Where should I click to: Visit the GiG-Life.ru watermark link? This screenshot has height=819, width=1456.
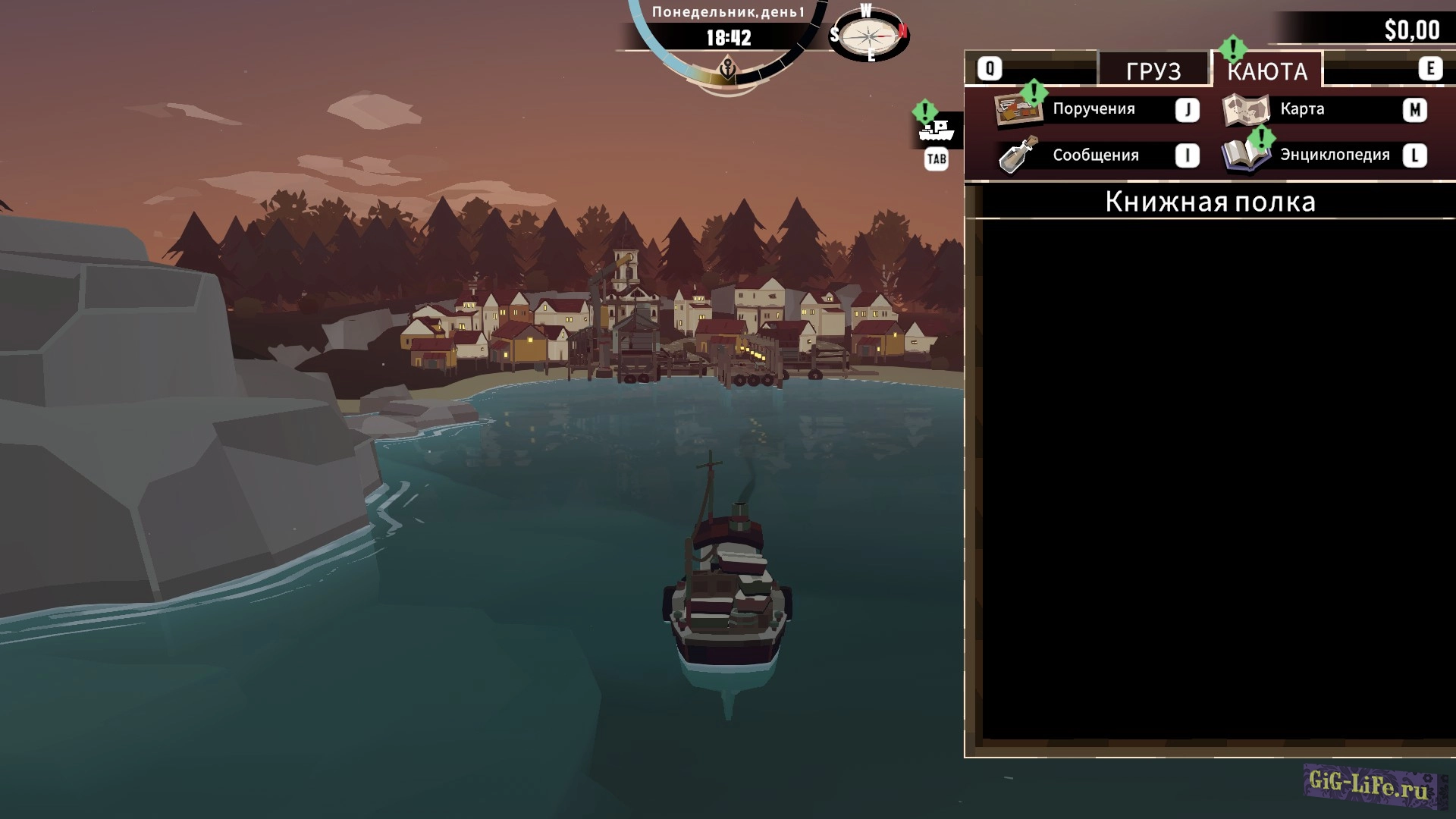coord(1369,786)
